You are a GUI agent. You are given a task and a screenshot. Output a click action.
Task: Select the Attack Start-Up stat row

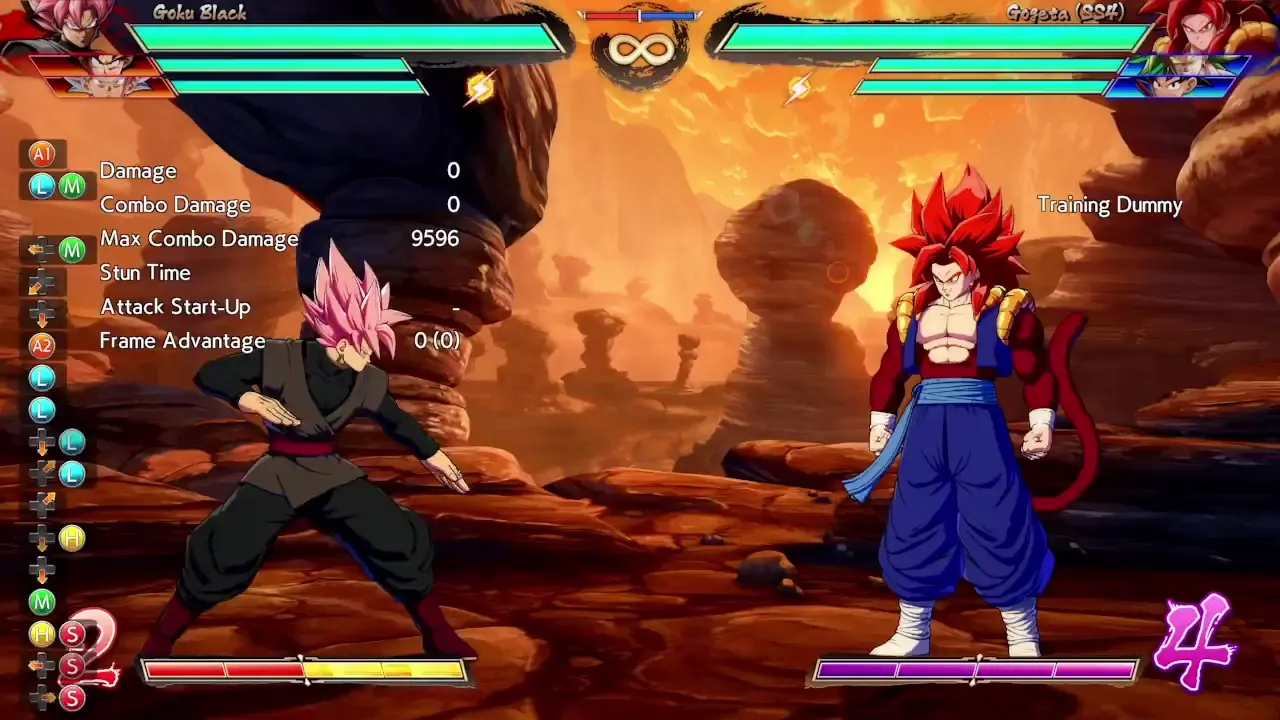click(x=175, y=306)
